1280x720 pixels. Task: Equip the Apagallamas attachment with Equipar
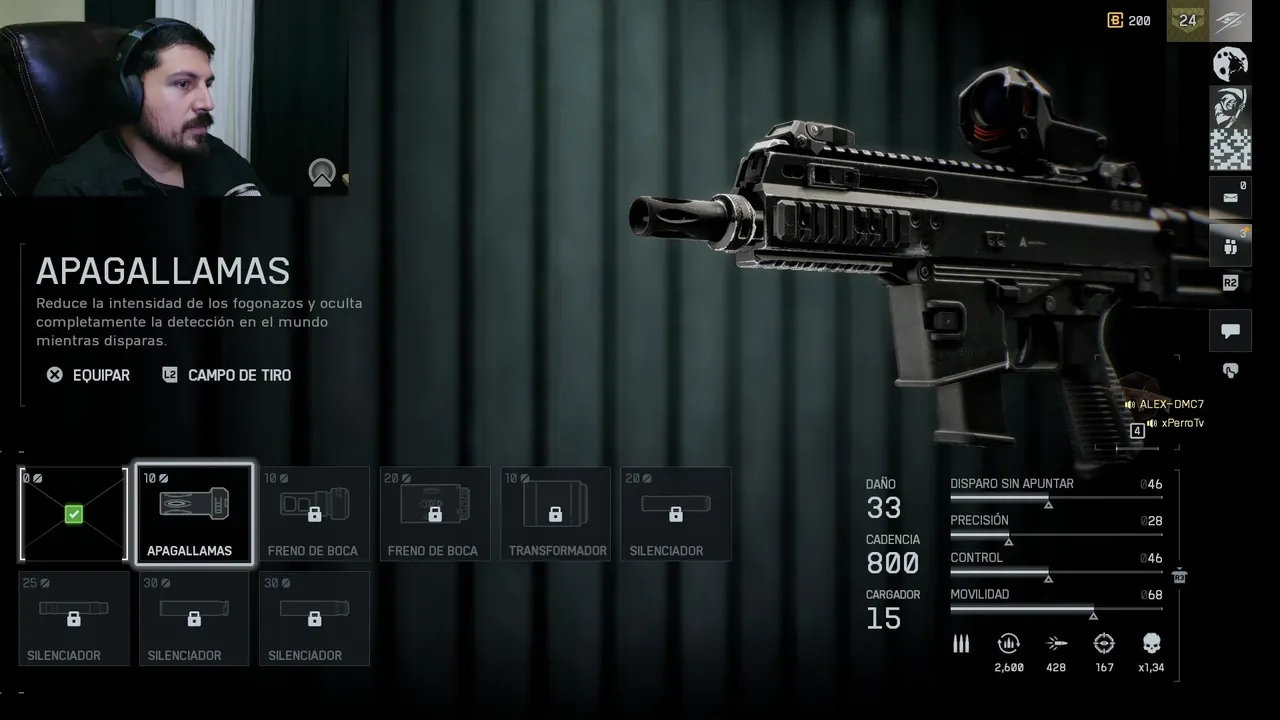[x=89, y=375]
